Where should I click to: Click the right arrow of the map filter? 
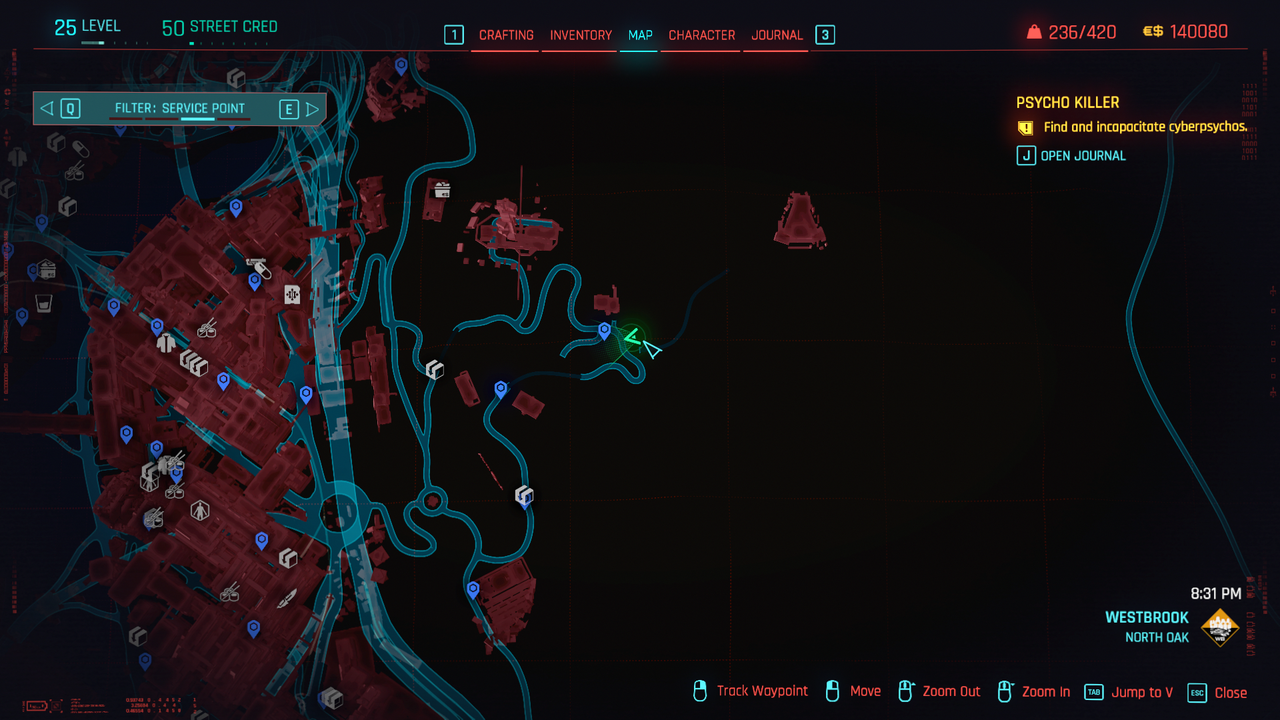click(312, 108)
